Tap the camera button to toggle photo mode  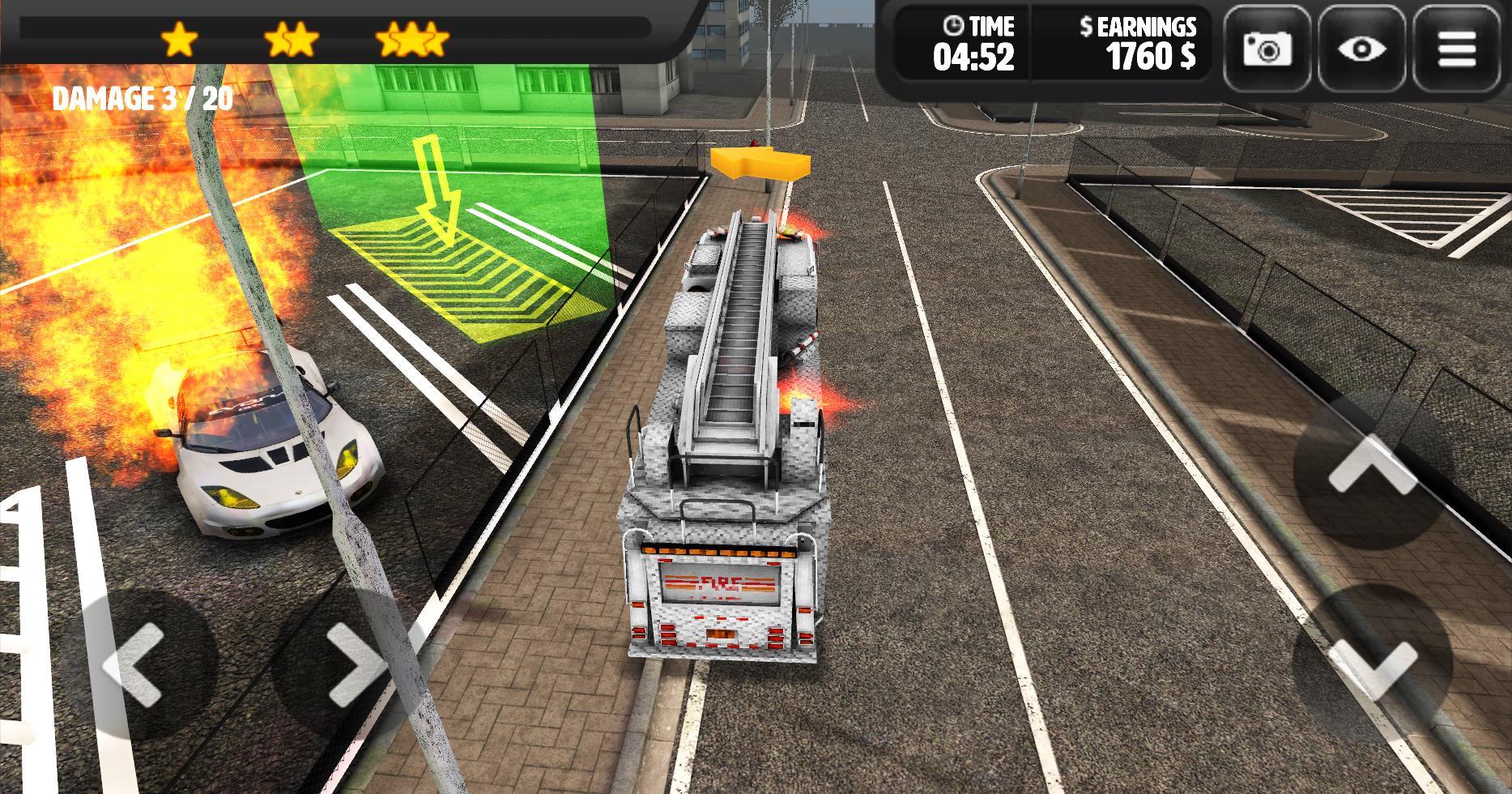pos(1268,50)
